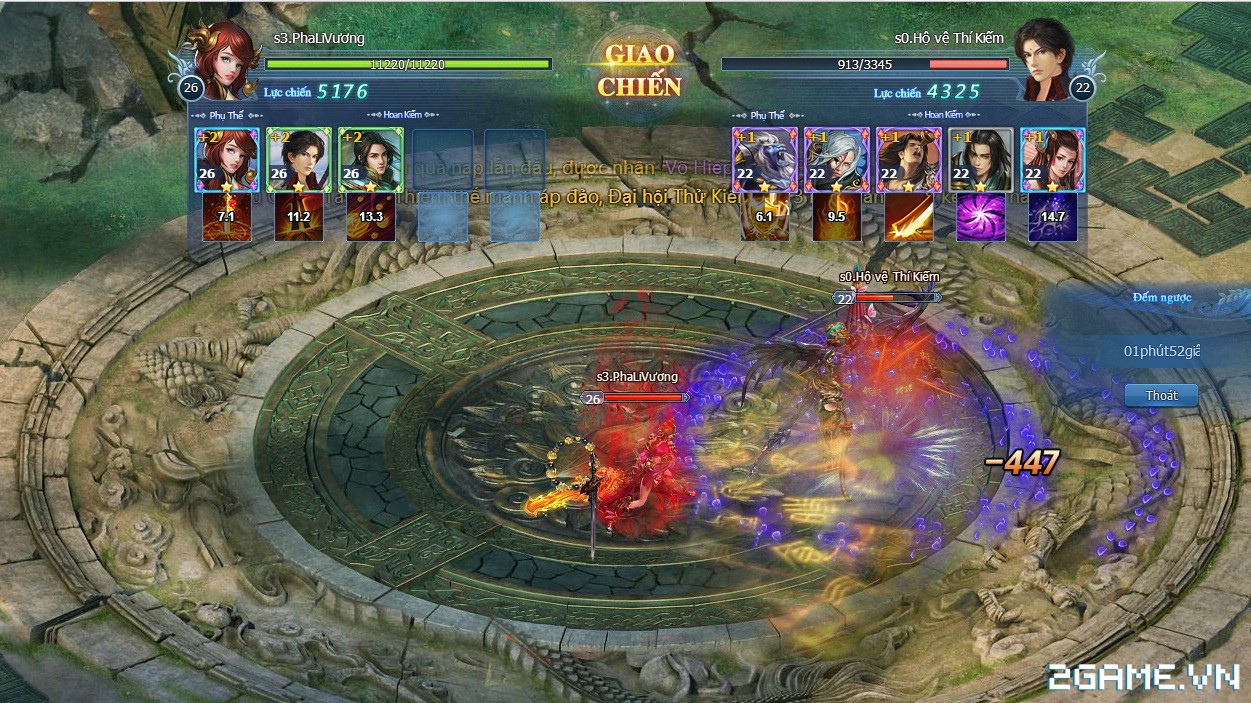Click the Thoát exit button
Screen dimensions: 1251x703
(x=1161, y=396)
